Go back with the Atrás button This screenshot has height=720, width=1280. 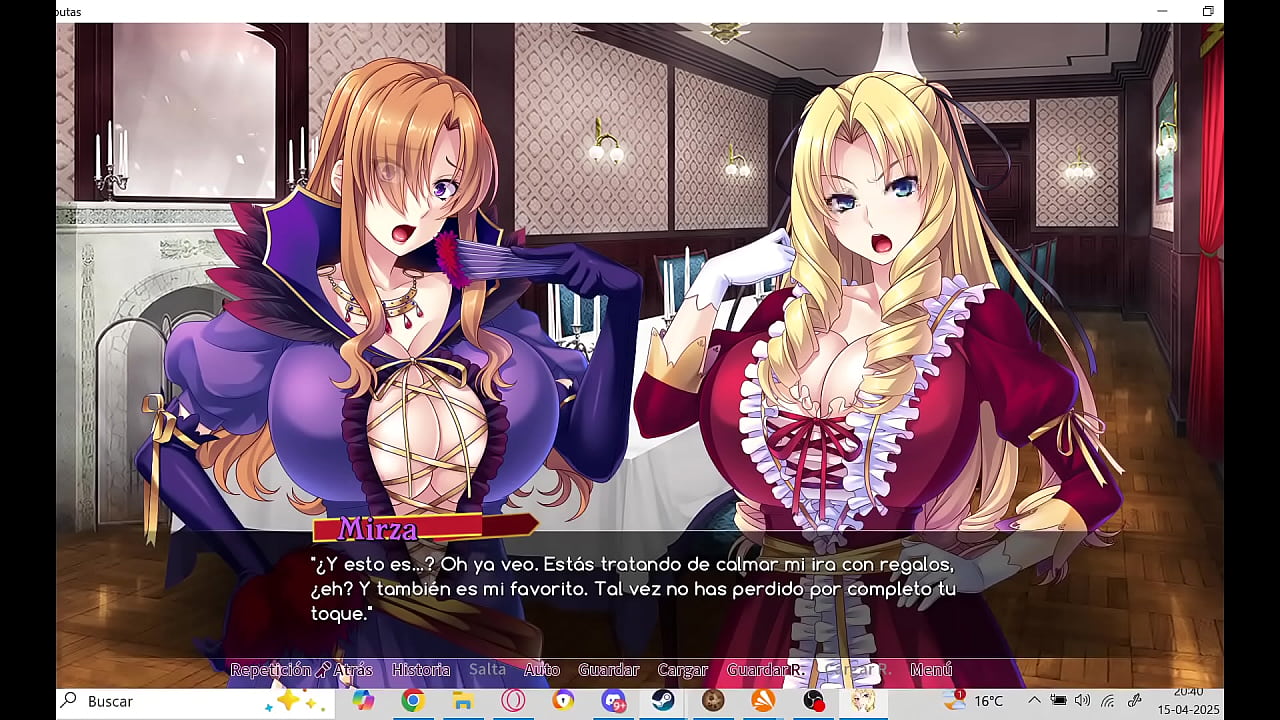(352, 670)
